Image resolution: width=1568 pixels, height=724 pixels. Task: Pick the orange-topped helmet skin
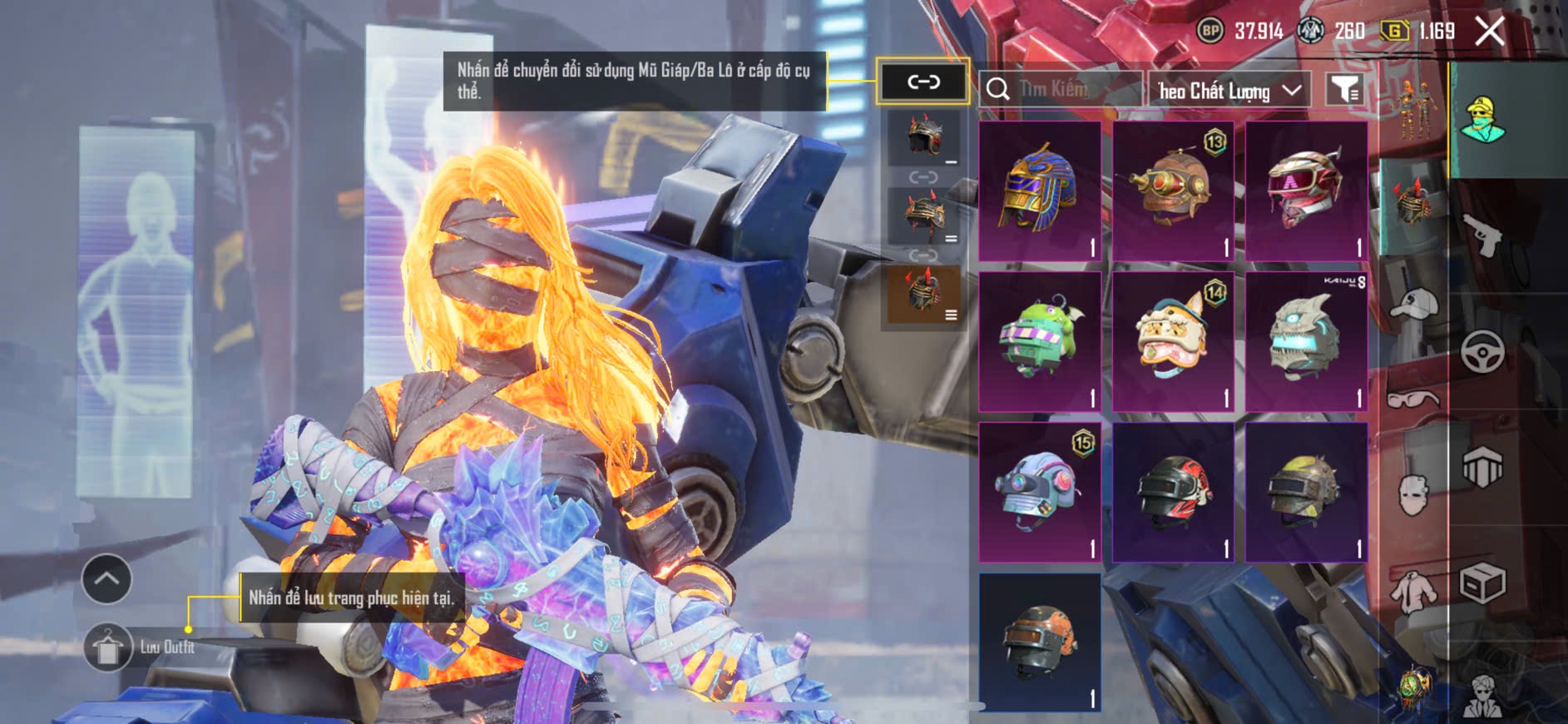point(1040,641)
